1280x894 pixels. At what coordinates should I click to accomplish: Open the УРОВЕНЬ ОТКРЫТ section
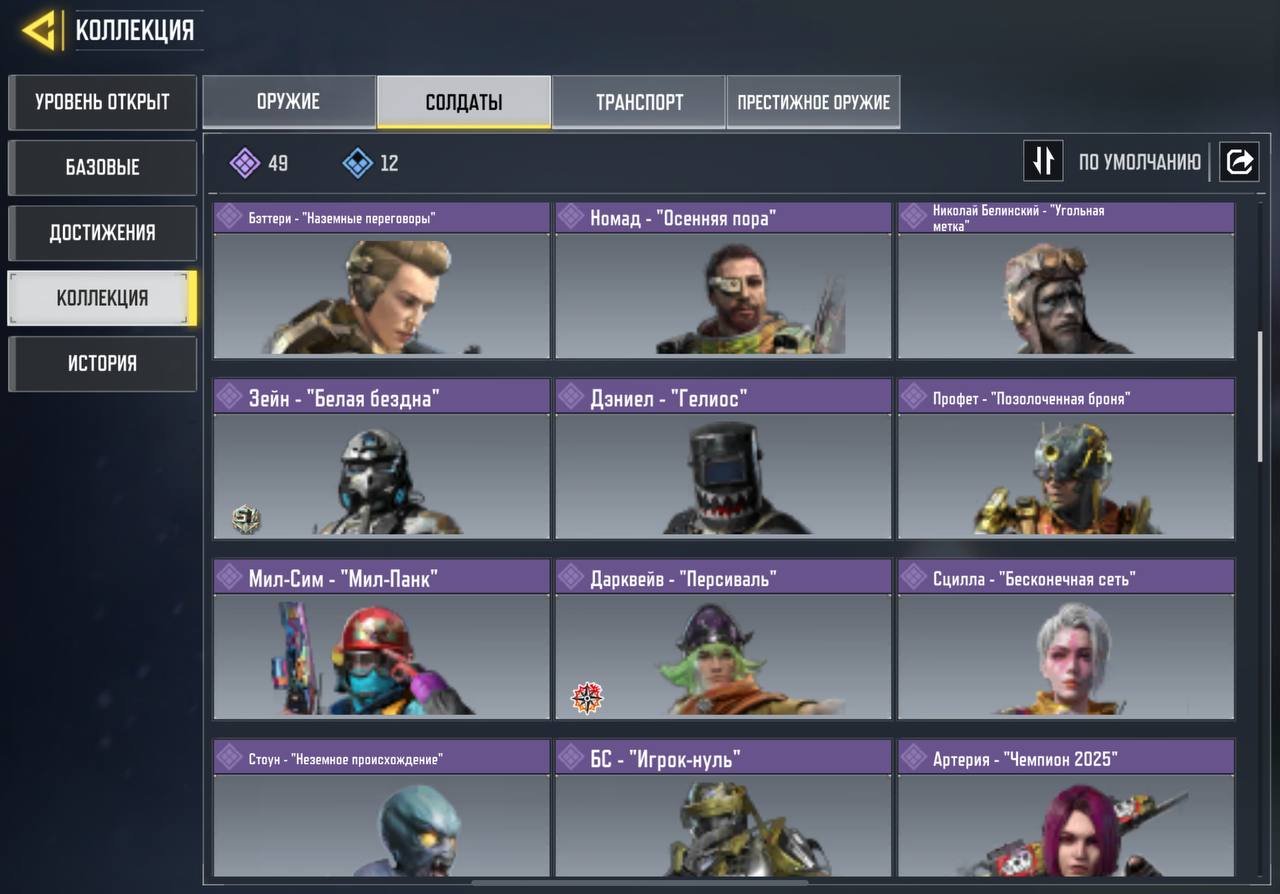point(102,102)
